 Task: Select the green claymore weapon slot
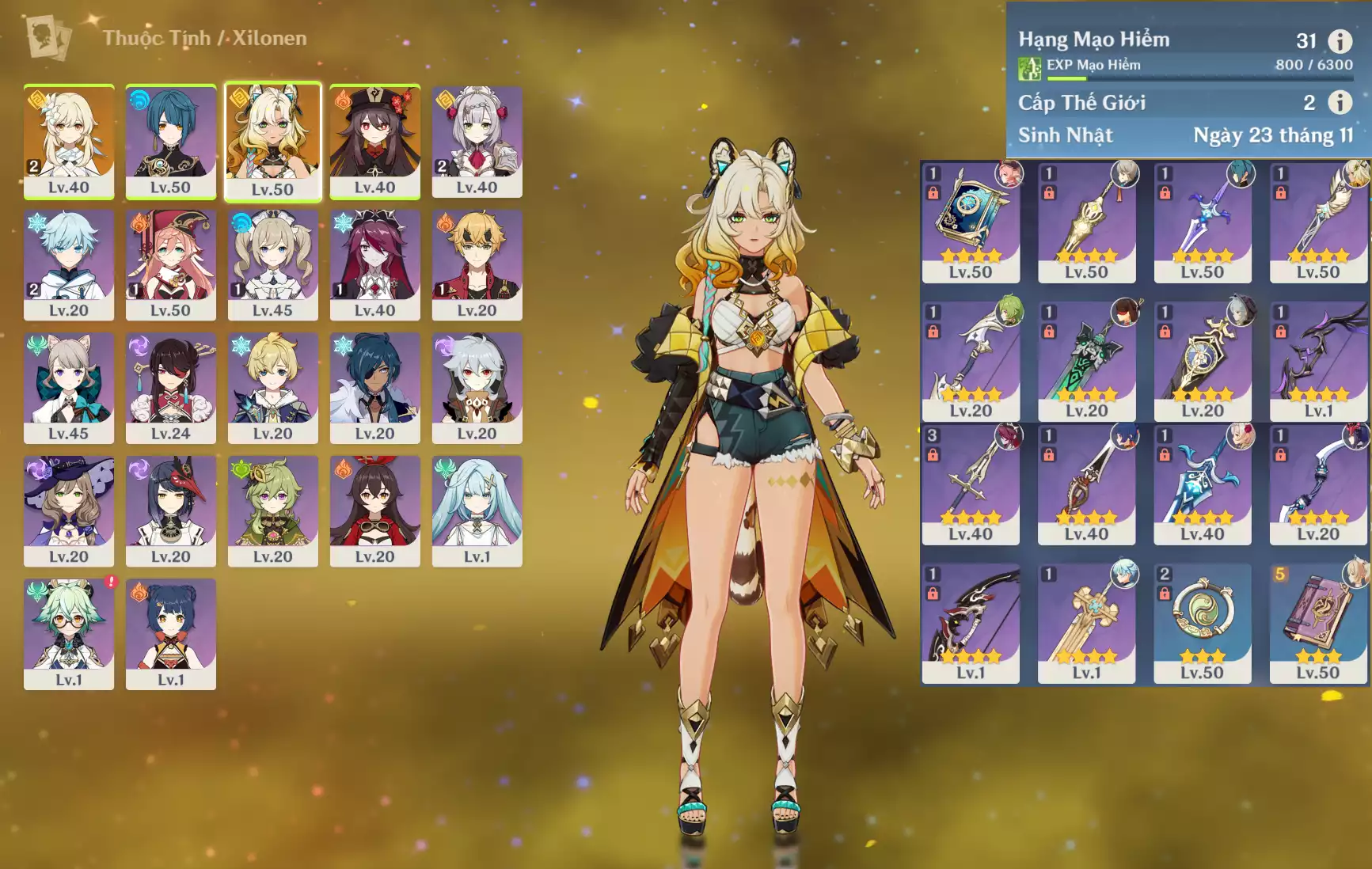point(1086,361)
